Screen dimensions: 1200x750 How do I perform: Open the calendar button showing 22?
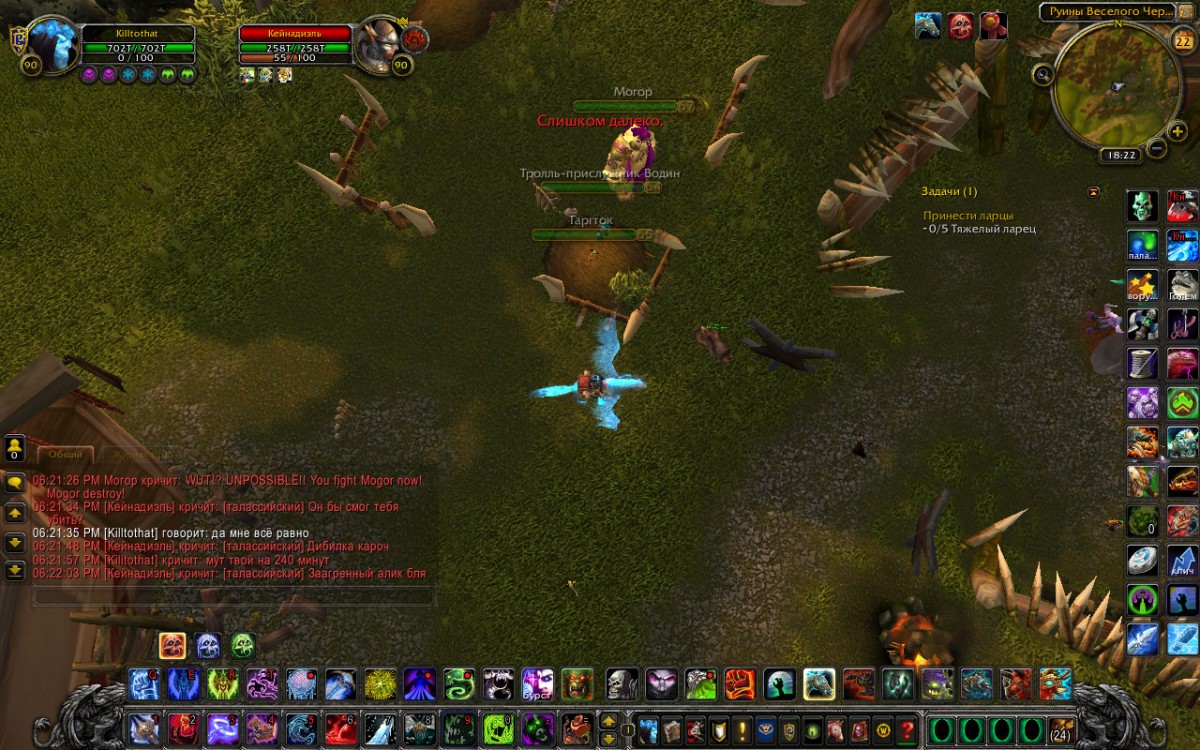coord(1182,41)
